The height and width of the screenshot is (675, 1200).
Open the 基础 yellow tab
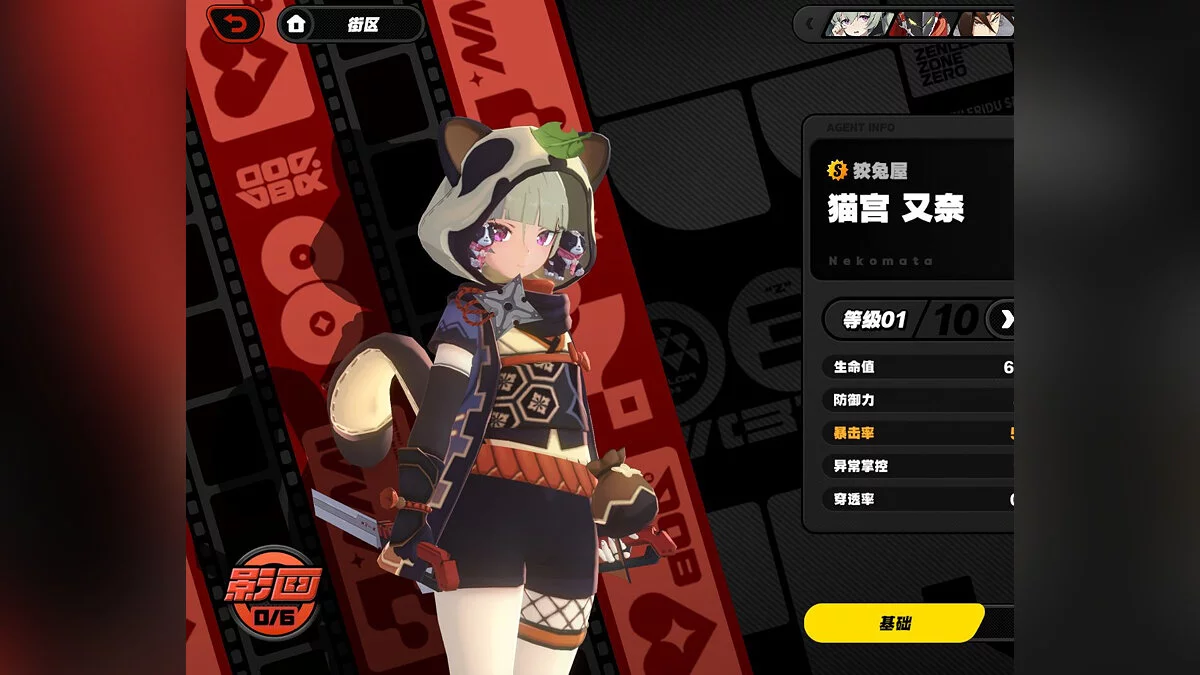894,623
